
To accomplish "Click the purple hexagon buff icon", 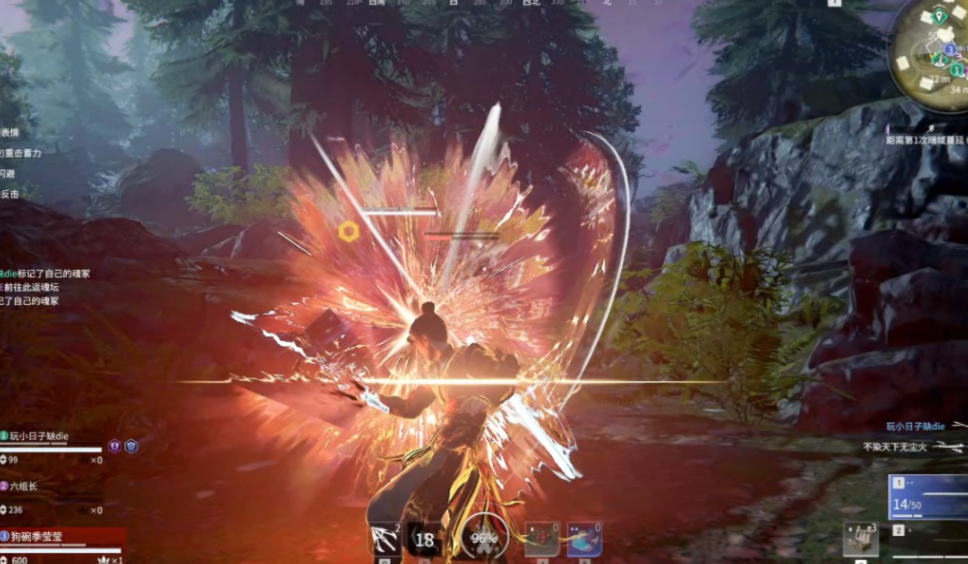I will click(x=114, y=446).
